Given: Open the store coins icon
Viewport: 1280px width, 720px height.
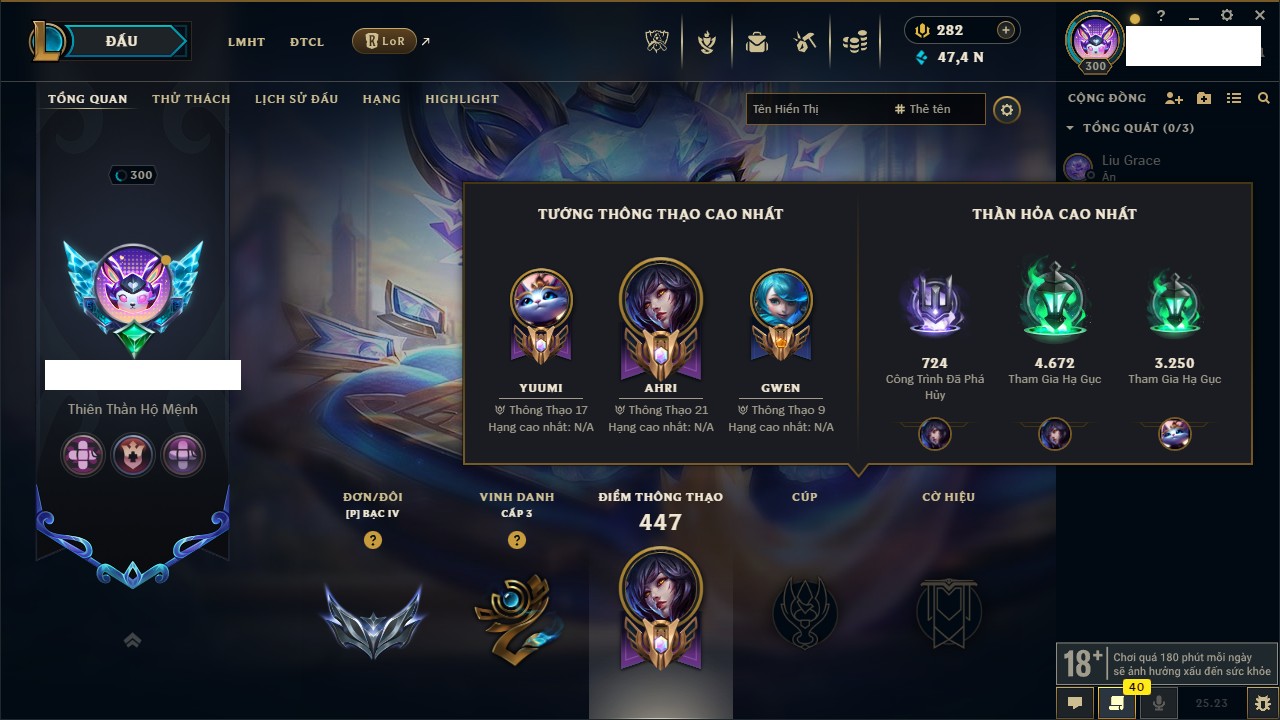Looking at the screenshot, I should tap(854, 42).
